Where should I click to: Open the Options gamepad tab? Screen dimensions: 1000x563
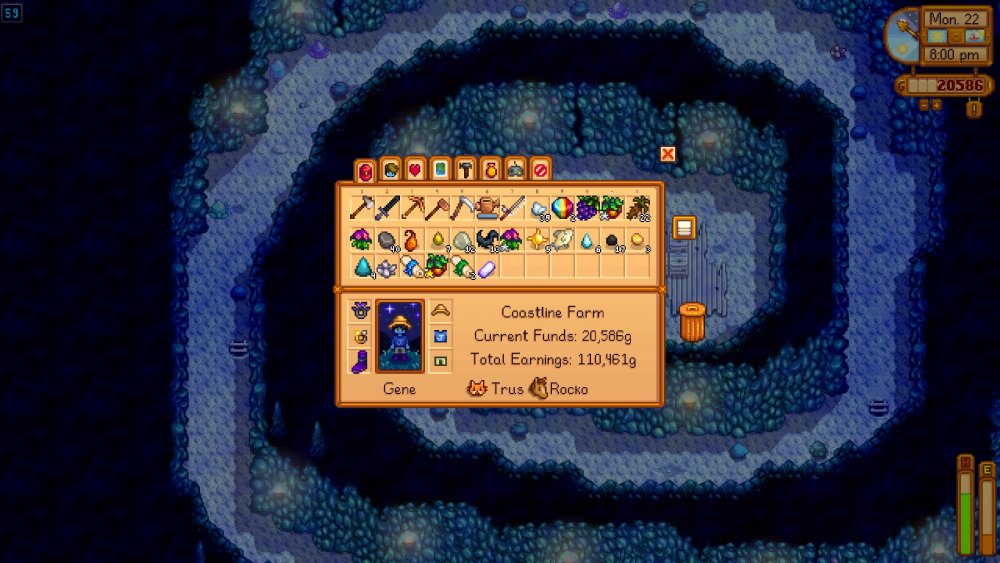[x=515, y=170]
